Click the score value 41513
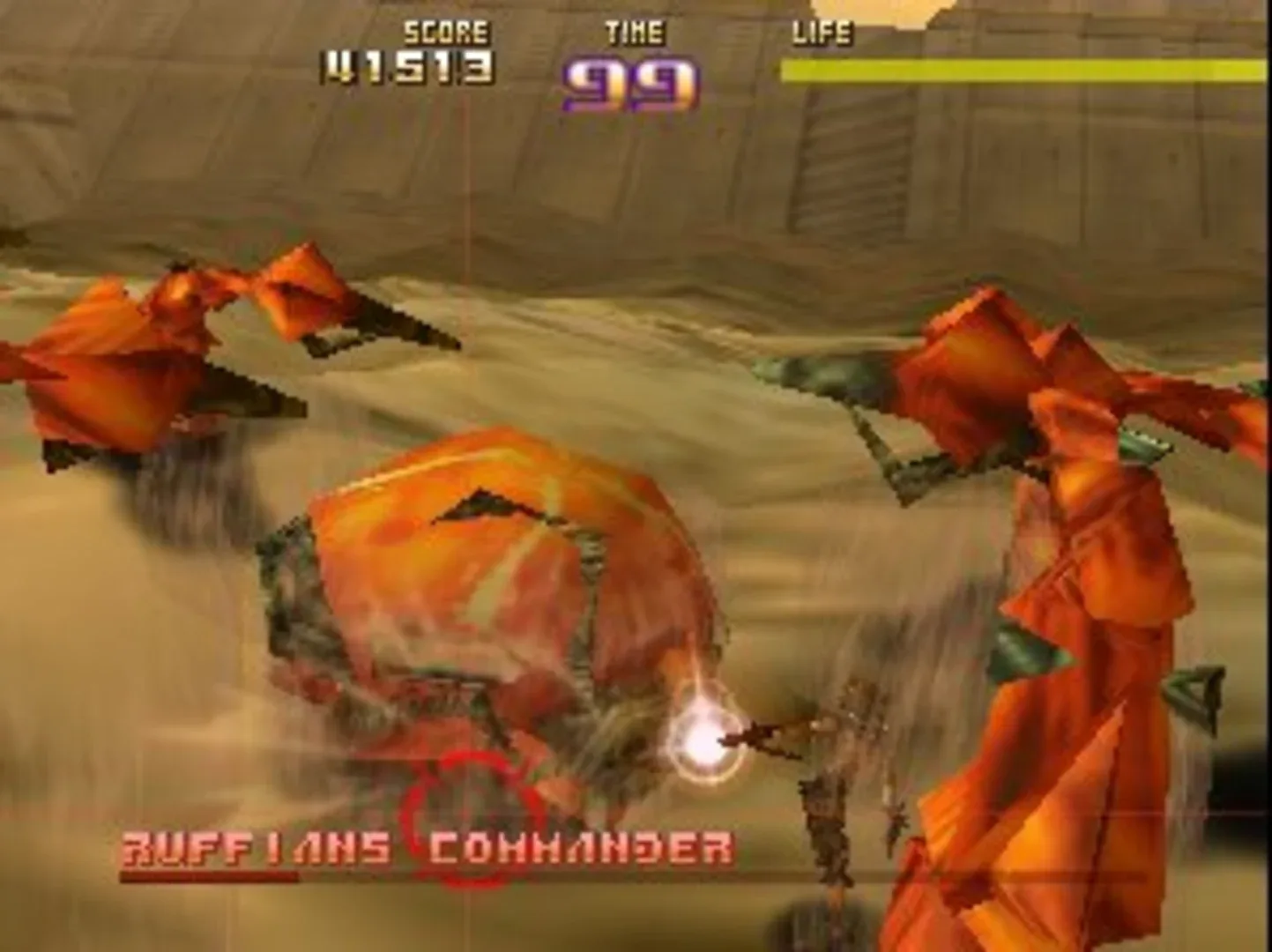1272x952 pixels. [405, 67]
